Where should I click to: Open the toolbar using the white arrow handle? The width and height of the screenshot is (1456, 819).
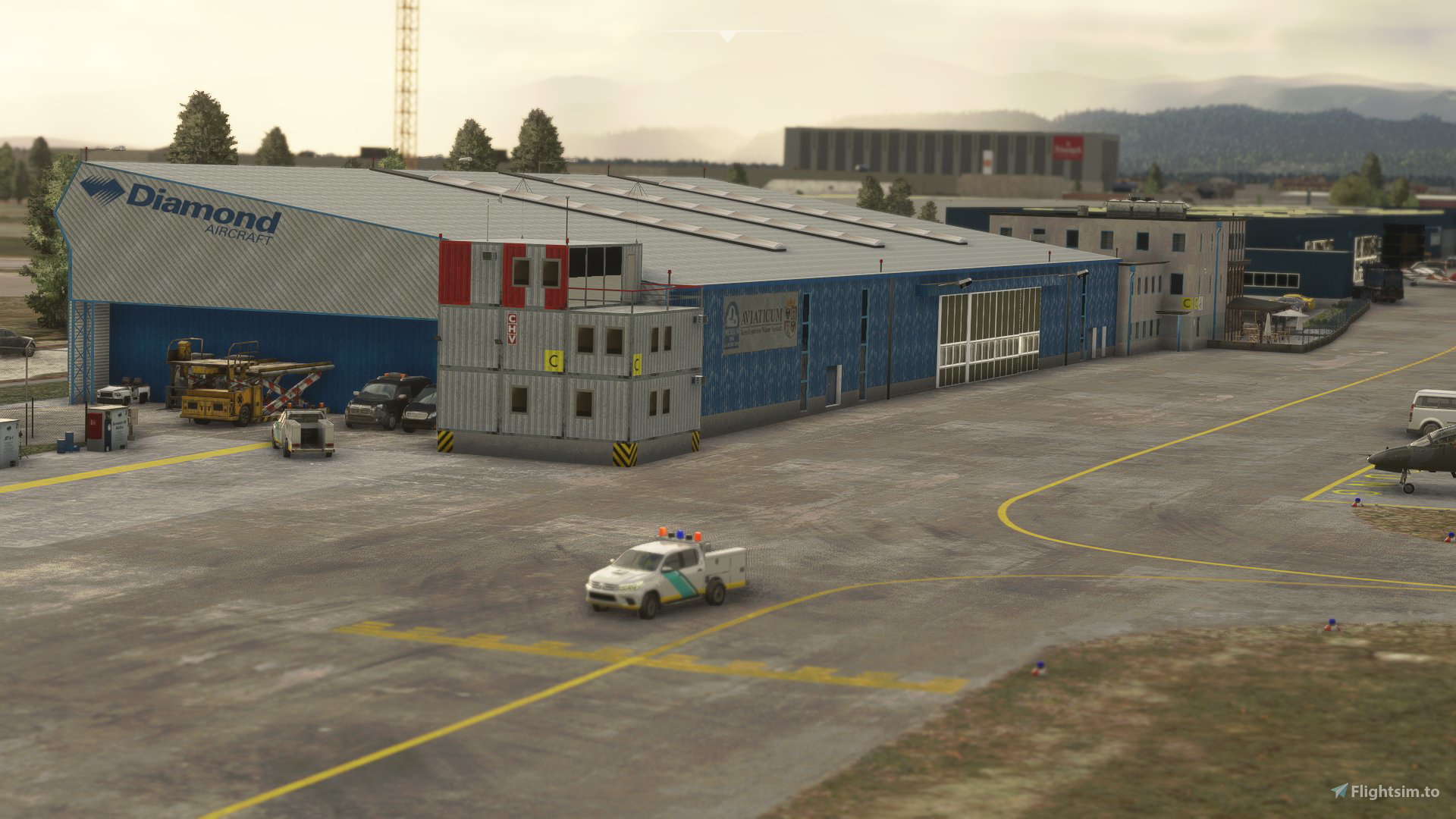727,36
